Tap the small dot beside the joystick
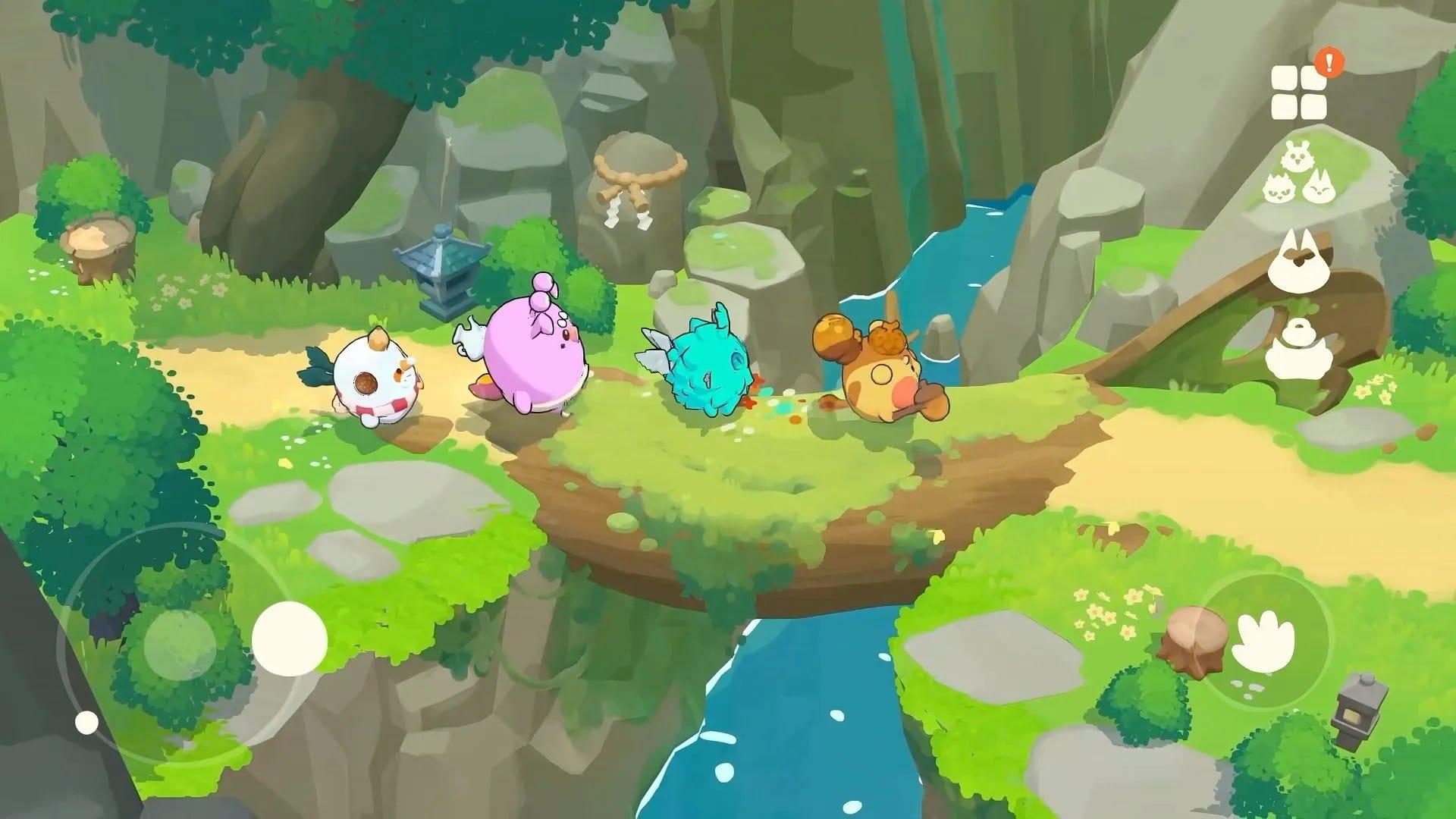 pyautogui.click(x=86, y=722)
